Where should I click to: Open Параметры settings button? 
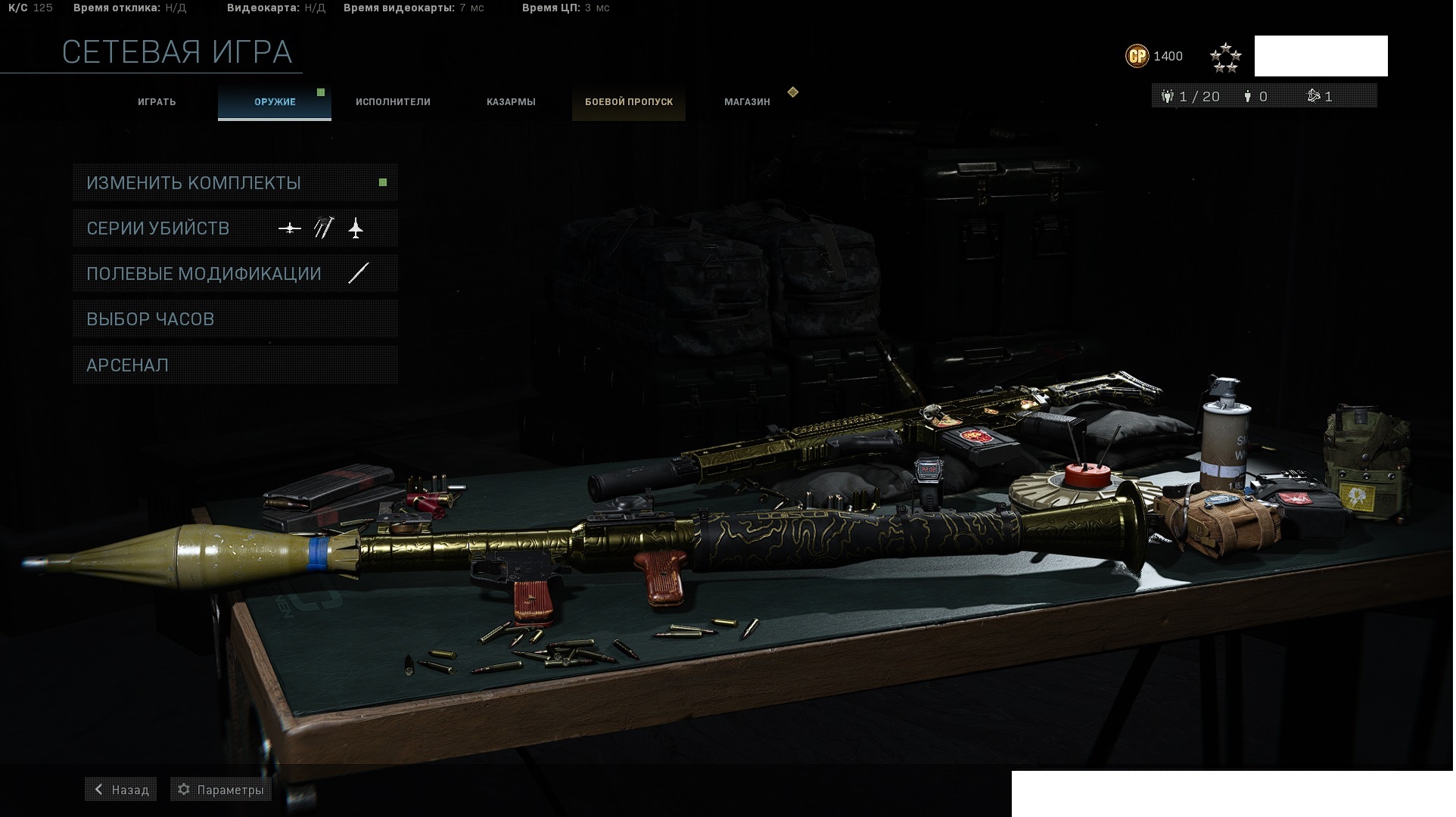click(x=221, y=790)
